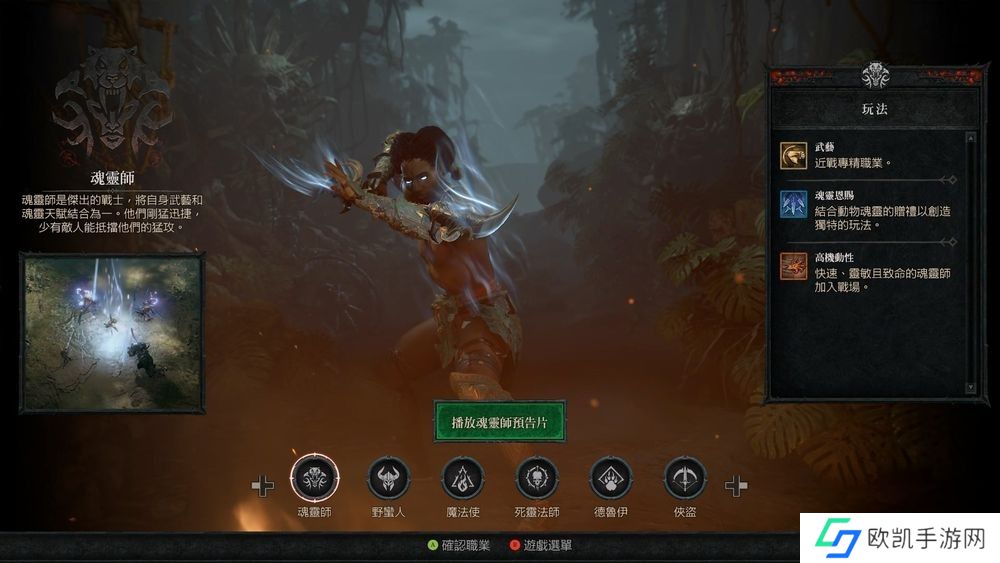Image resolution: width=1000 pixels, height=563 pixels.
Task: Confirm class selection (確認職業)
Action: pos(458,546)
